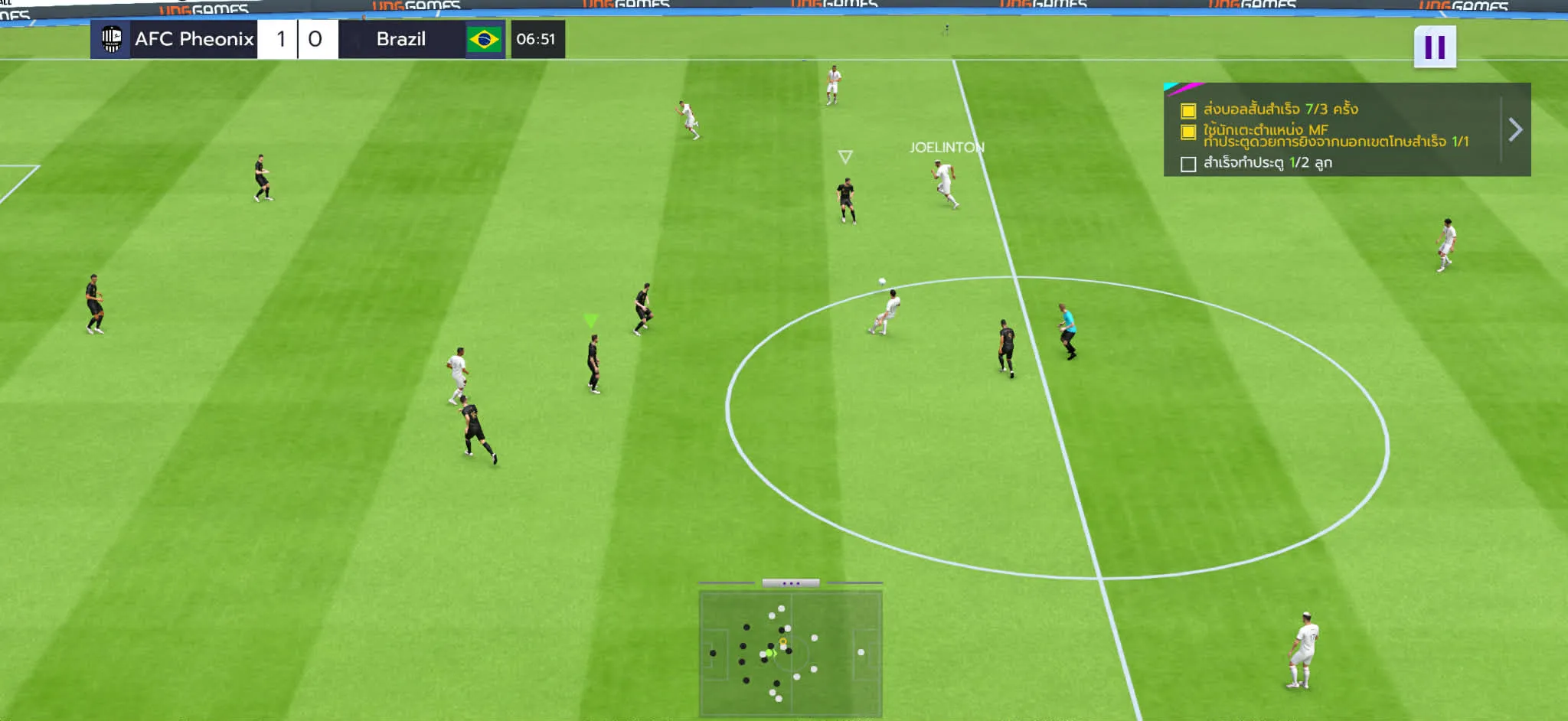Expand the objectives panel with the arrow

(x=1515, y=129)
